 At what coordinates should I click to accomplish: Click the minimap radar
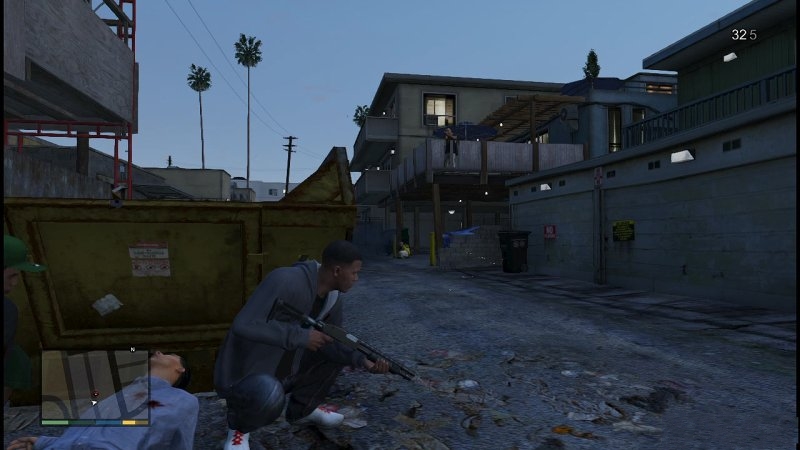tap(95, 384)
